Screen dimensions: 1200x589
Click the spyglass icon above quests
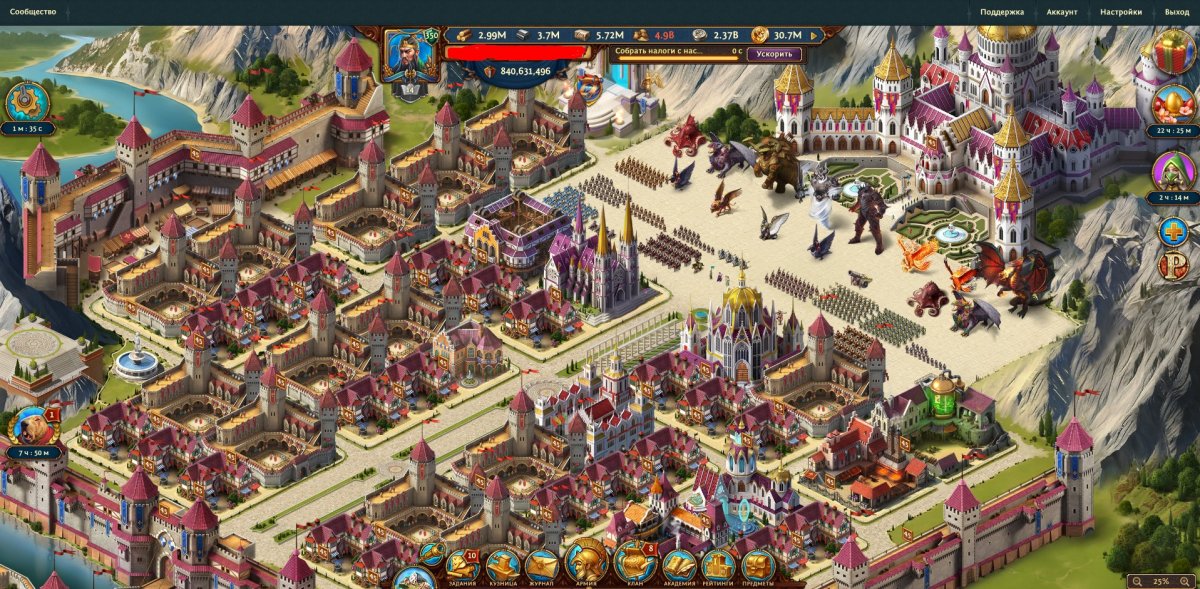[x=432, y=550]
